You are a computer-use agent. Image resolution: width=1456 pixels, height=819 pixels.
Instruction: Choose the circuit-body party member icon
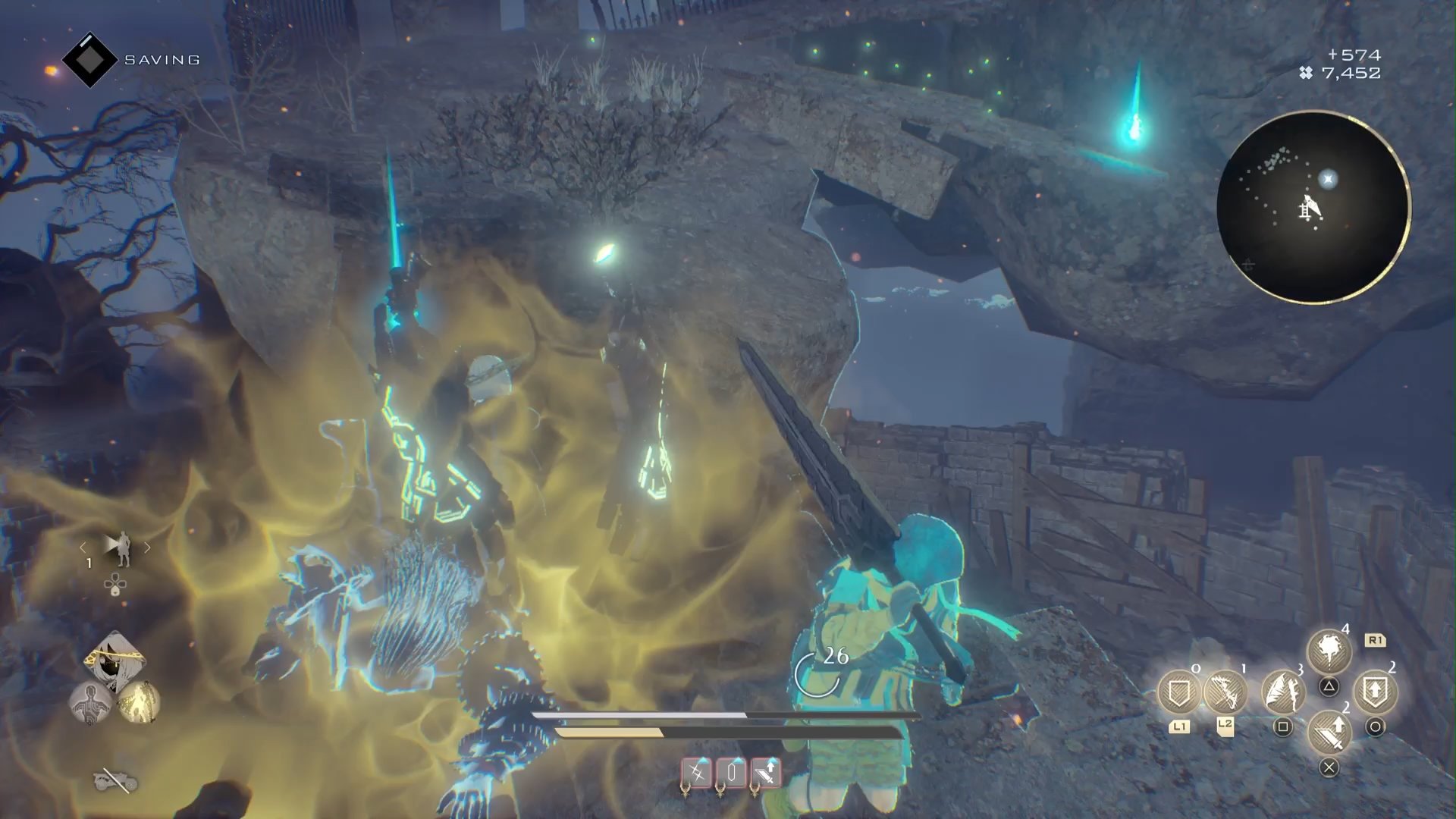click(x=90, y=702)
